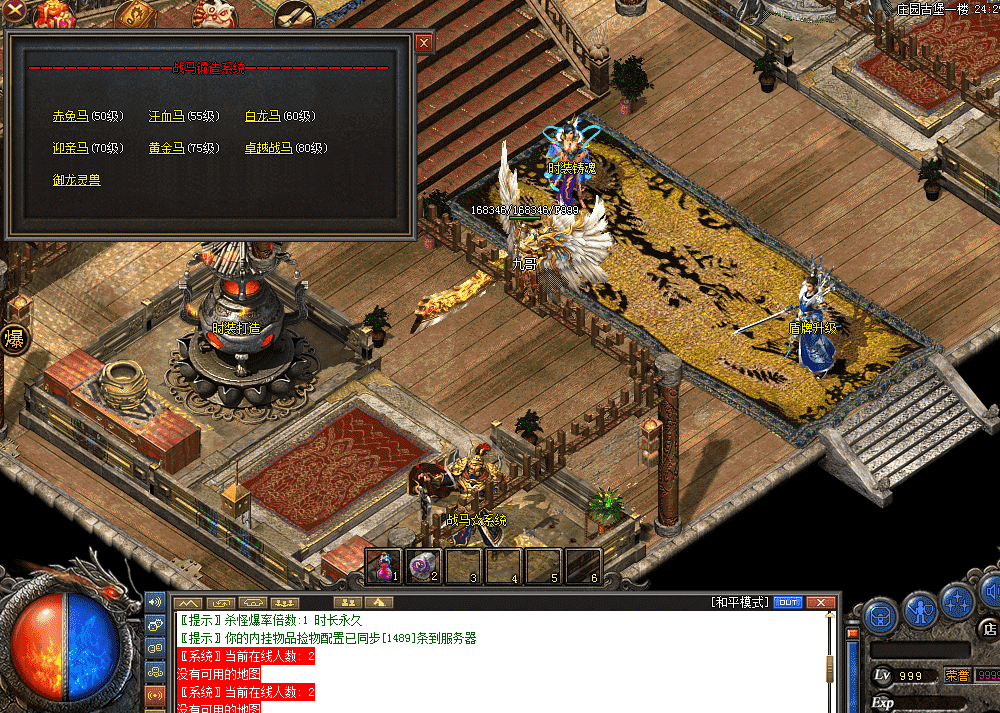Close the 战马锻造系统 dialog window
Image resolution: width=1000 pixels, height=713 pixels.
point(424,43)
